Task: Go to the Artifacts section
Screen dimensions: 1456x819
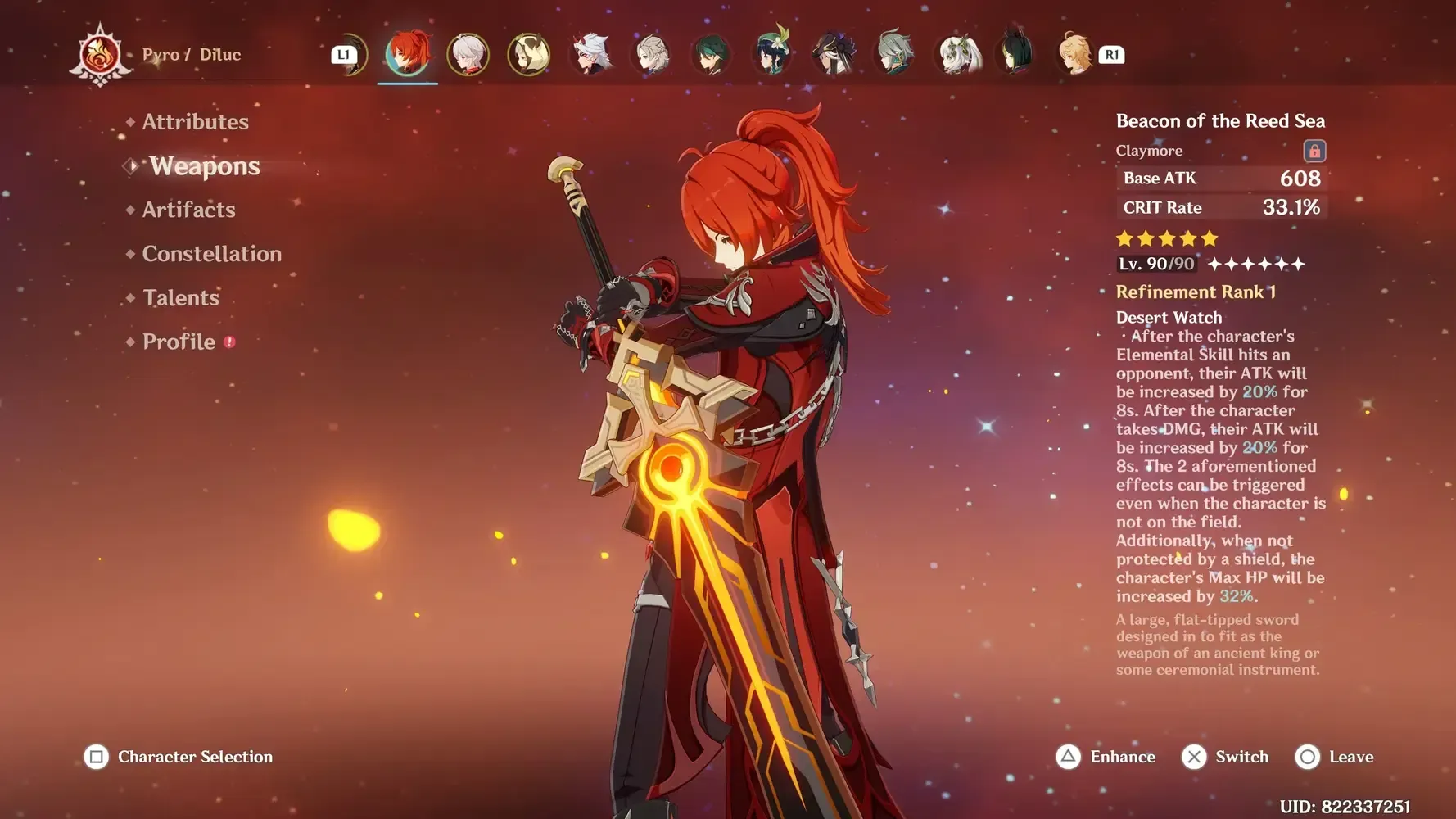Action: 188,210
